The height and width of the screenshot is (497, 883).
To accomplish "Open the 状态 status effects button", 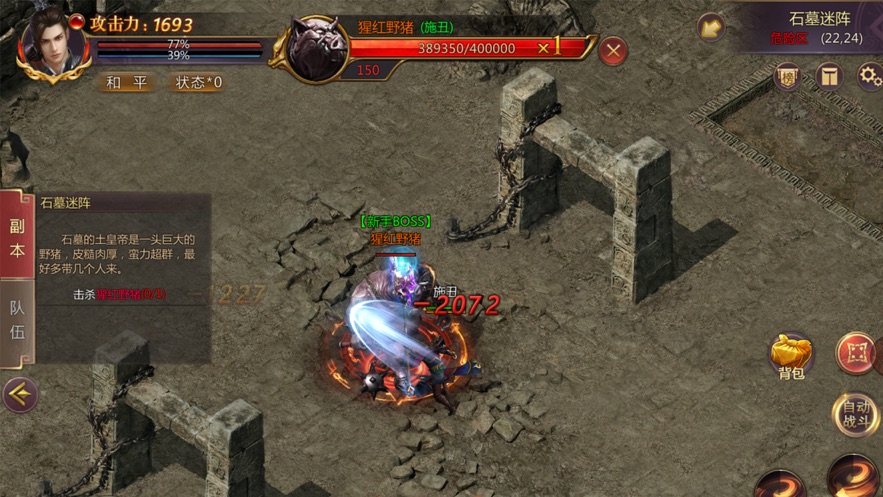I will tap(198, 83).
